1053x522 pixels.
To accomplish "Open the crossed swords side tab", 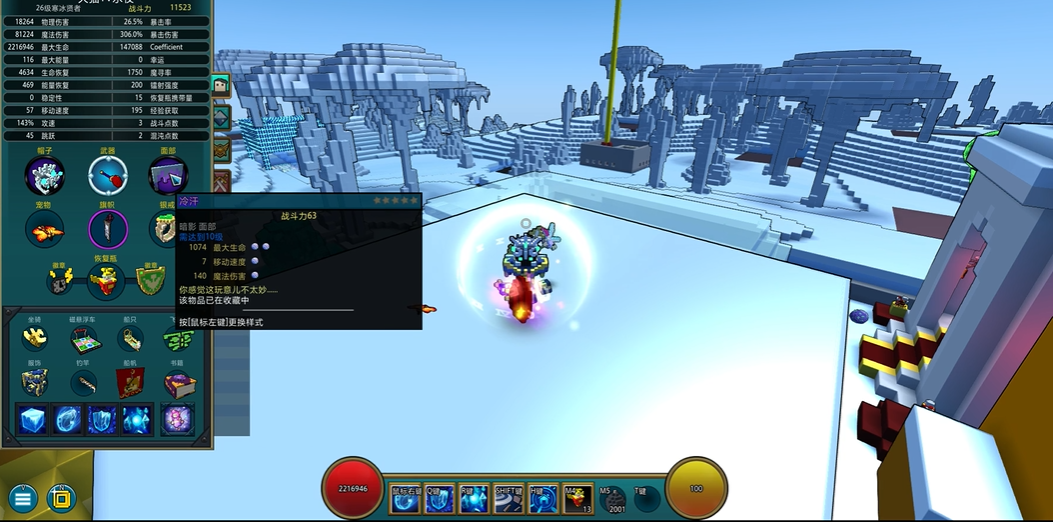I will click(221, 182).
